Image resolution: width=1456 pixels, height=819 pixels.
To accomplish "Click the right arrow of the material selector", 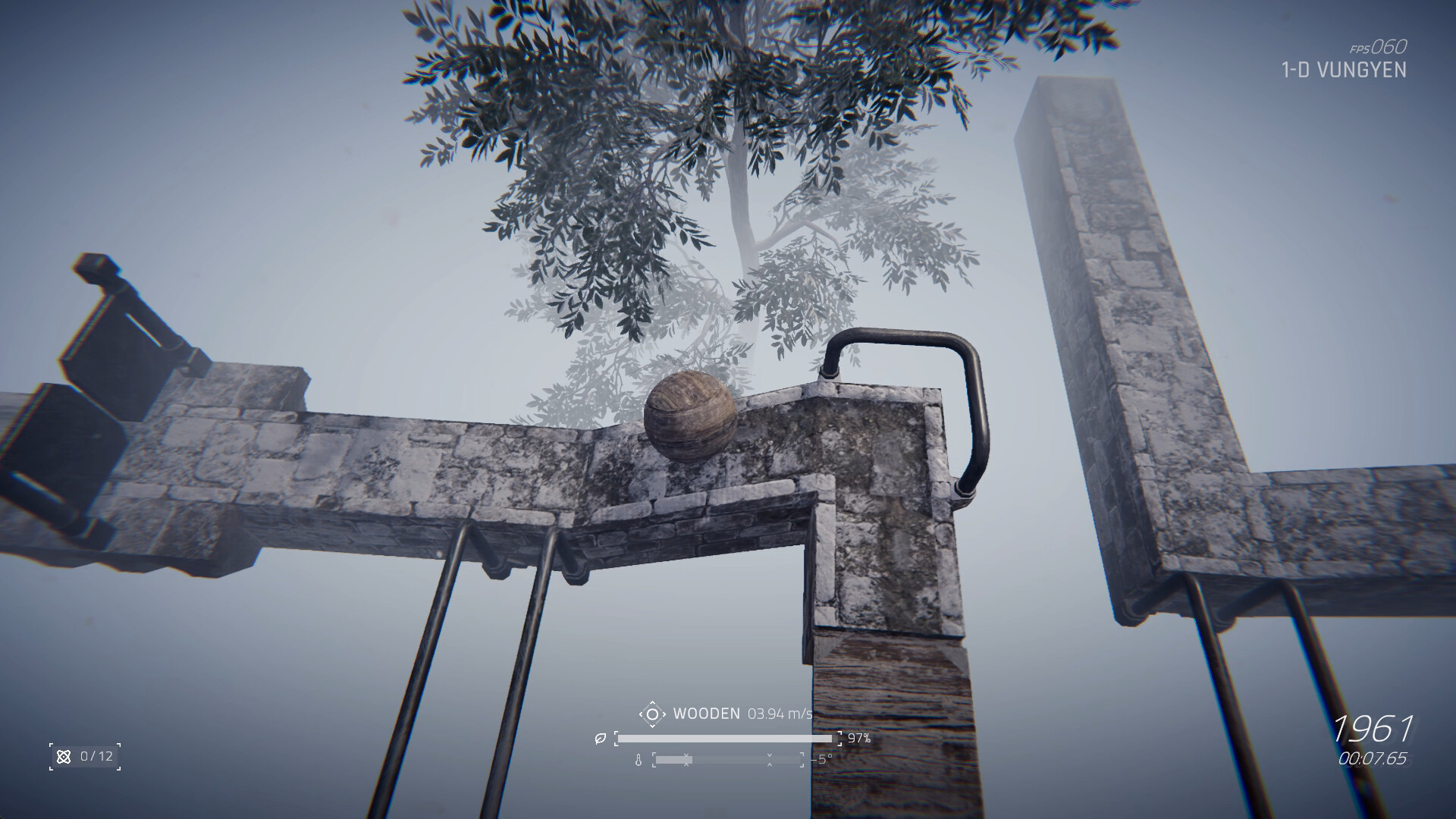I will pos(665,714).
